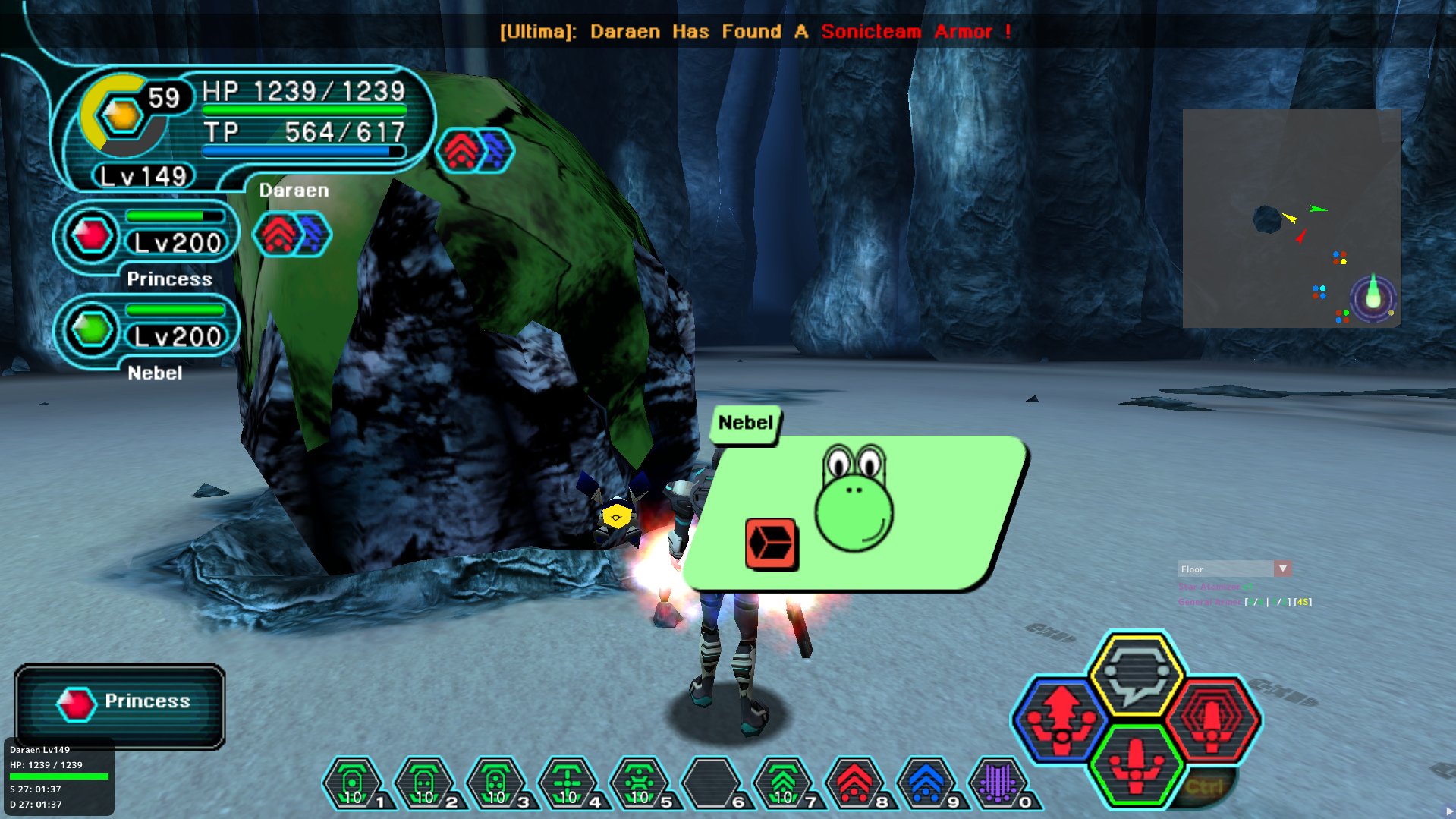
Task: Use the green cross item in slot 4
Action: tap(568, 783)
